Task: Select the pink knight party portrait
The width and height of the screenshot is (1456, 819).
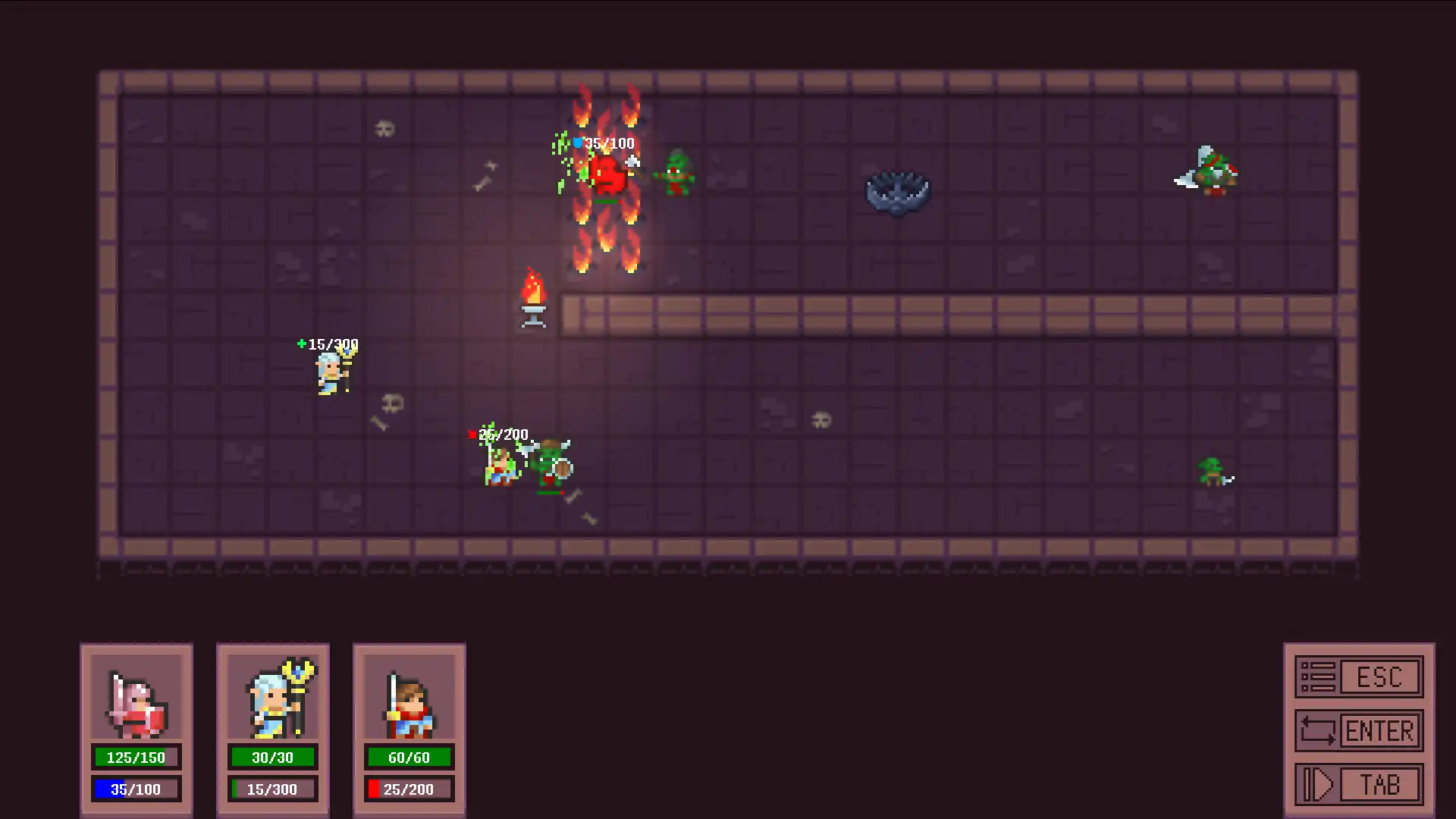Action: (136, 704)
